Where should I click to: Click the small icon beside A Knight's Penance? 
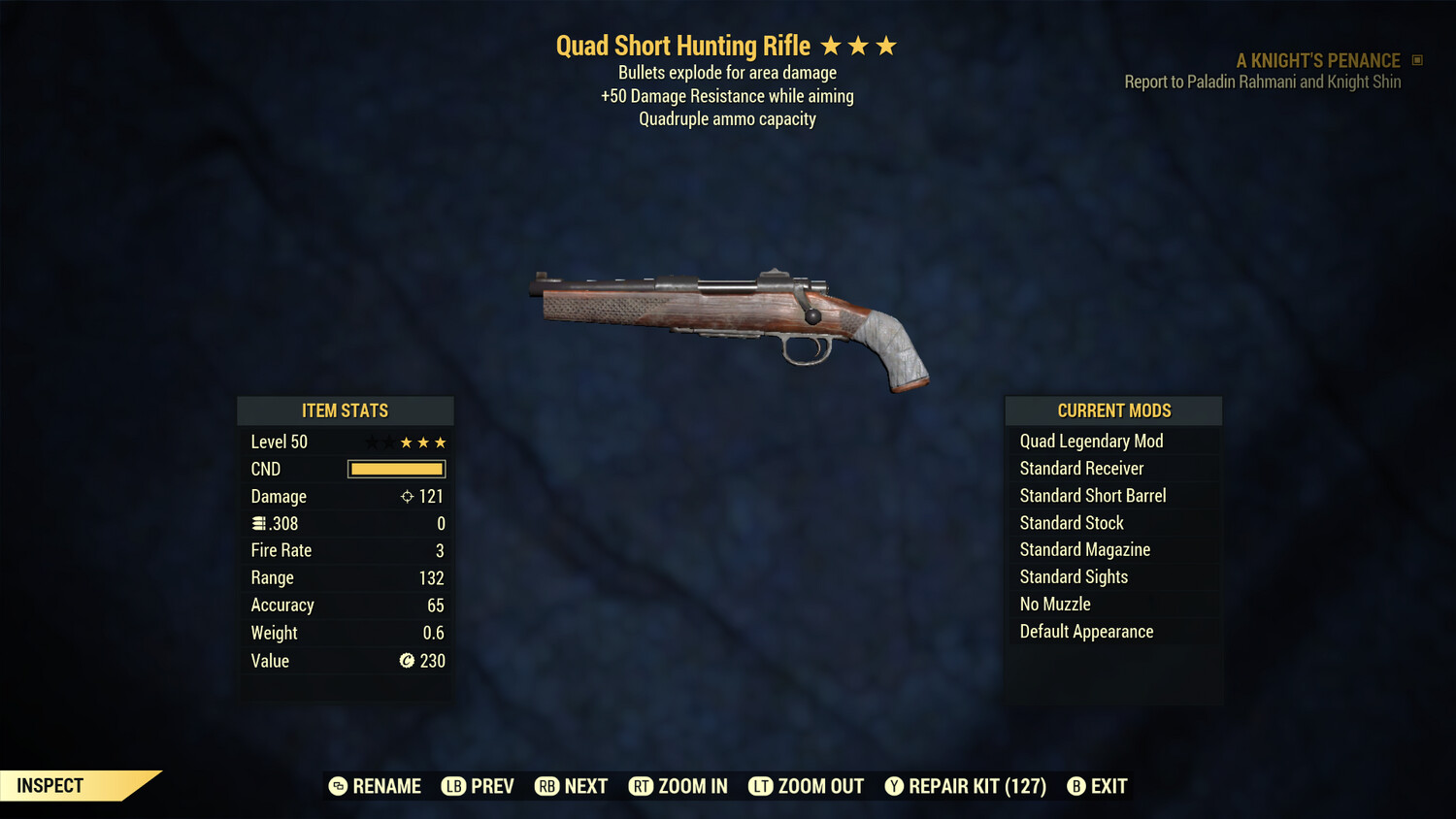[1415, 60]
